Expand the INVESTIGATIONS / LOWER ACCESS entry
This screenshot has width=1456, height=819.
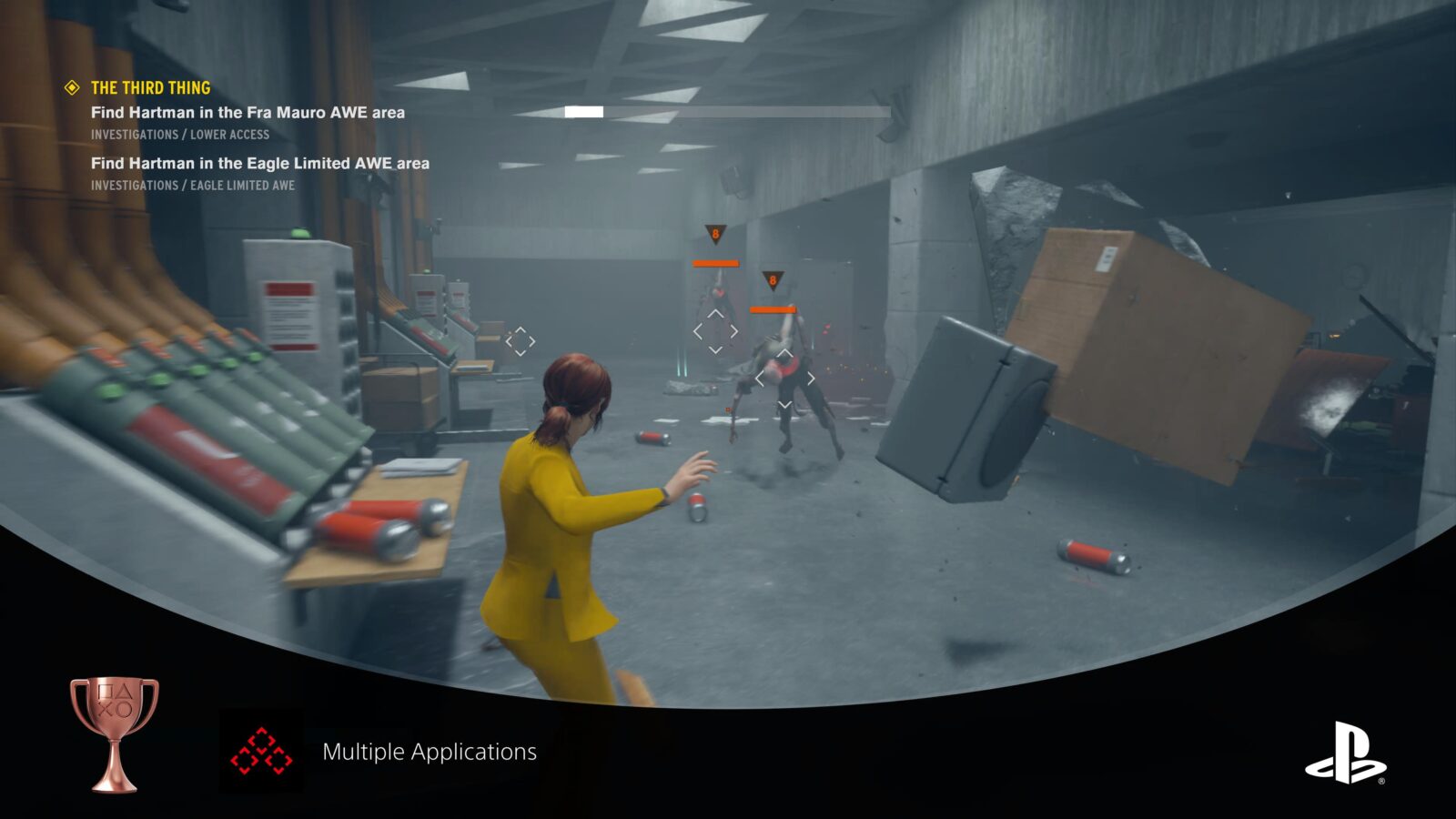pyautogui.click(x=179, y=134)
